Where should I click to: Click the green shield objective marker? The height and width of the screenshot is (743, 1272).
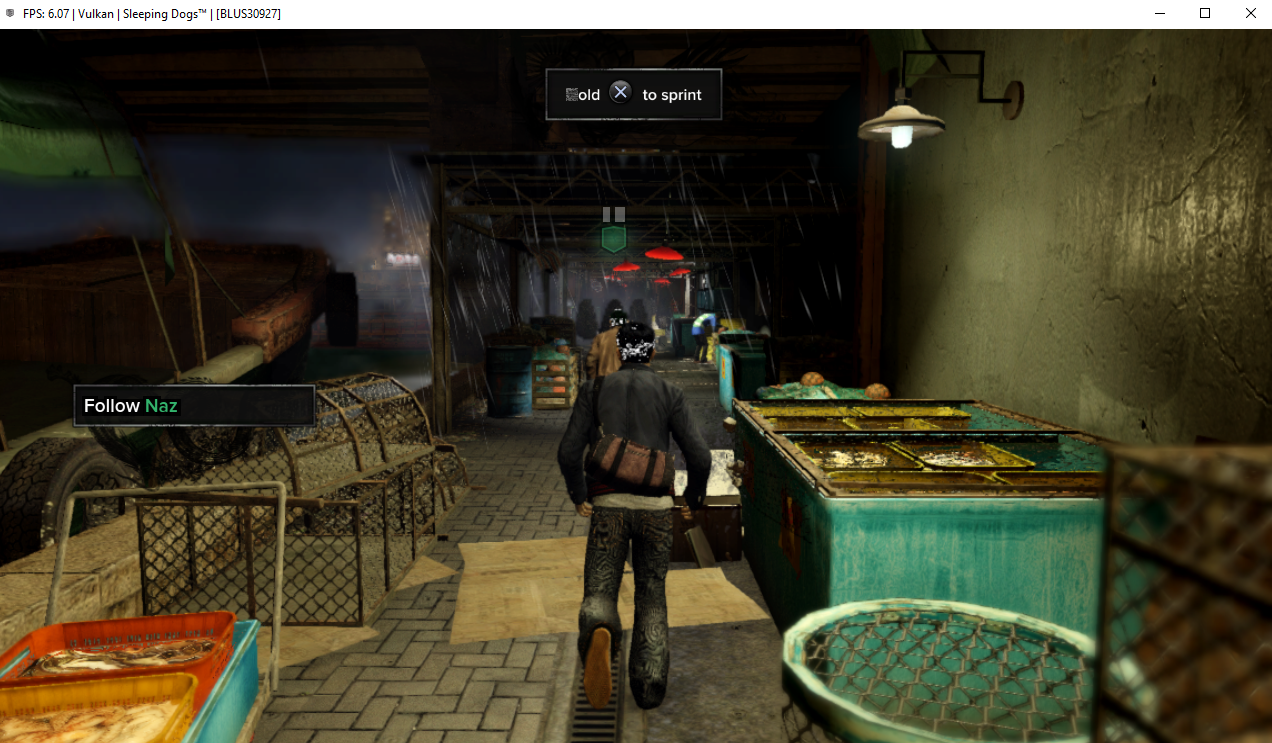click(613, 239)
